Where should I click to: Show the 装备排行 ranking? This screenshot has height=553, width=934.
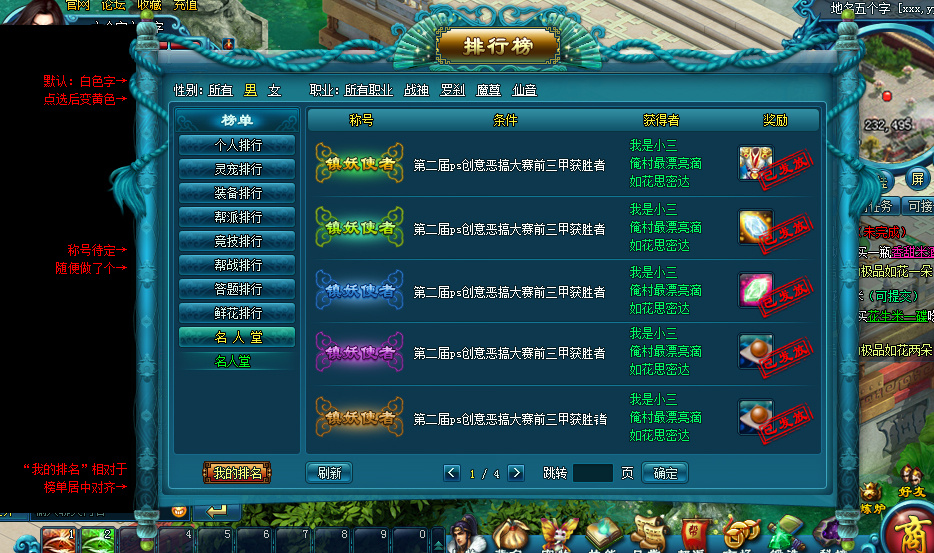[237, 192]
